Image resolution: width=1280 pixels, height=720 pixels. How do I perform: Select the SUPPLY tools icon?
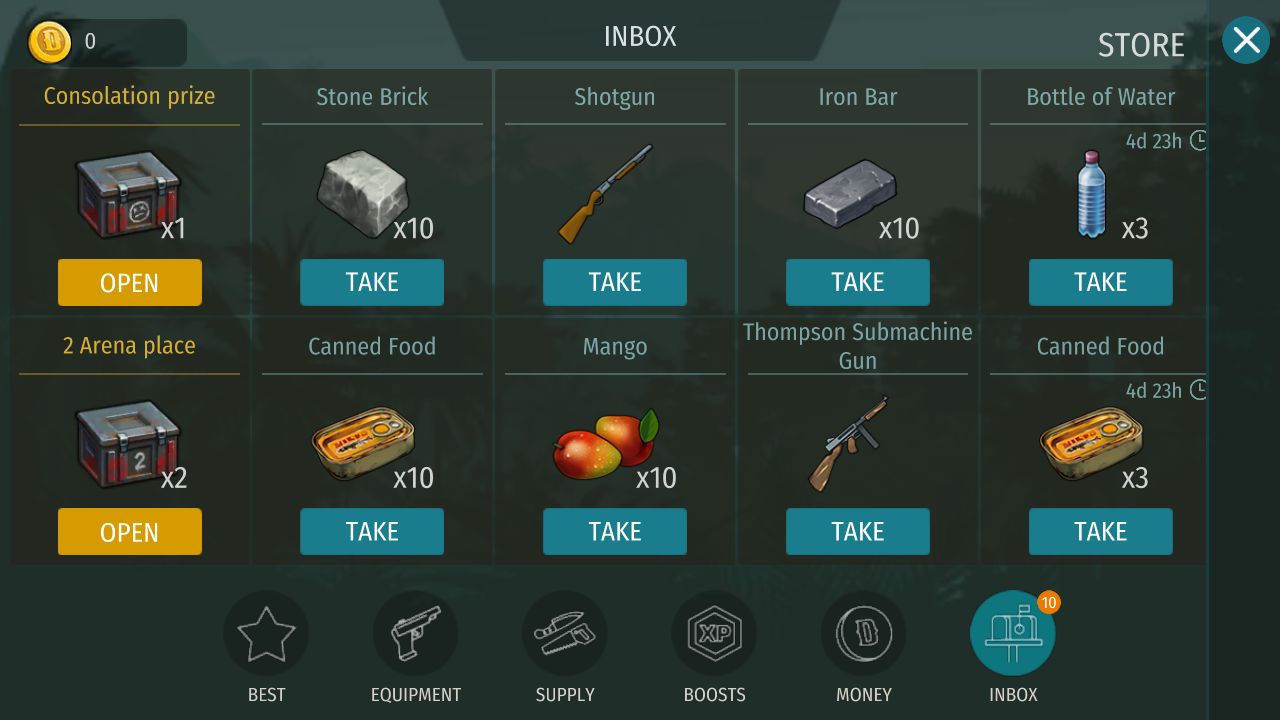click(x=564, y=632)
